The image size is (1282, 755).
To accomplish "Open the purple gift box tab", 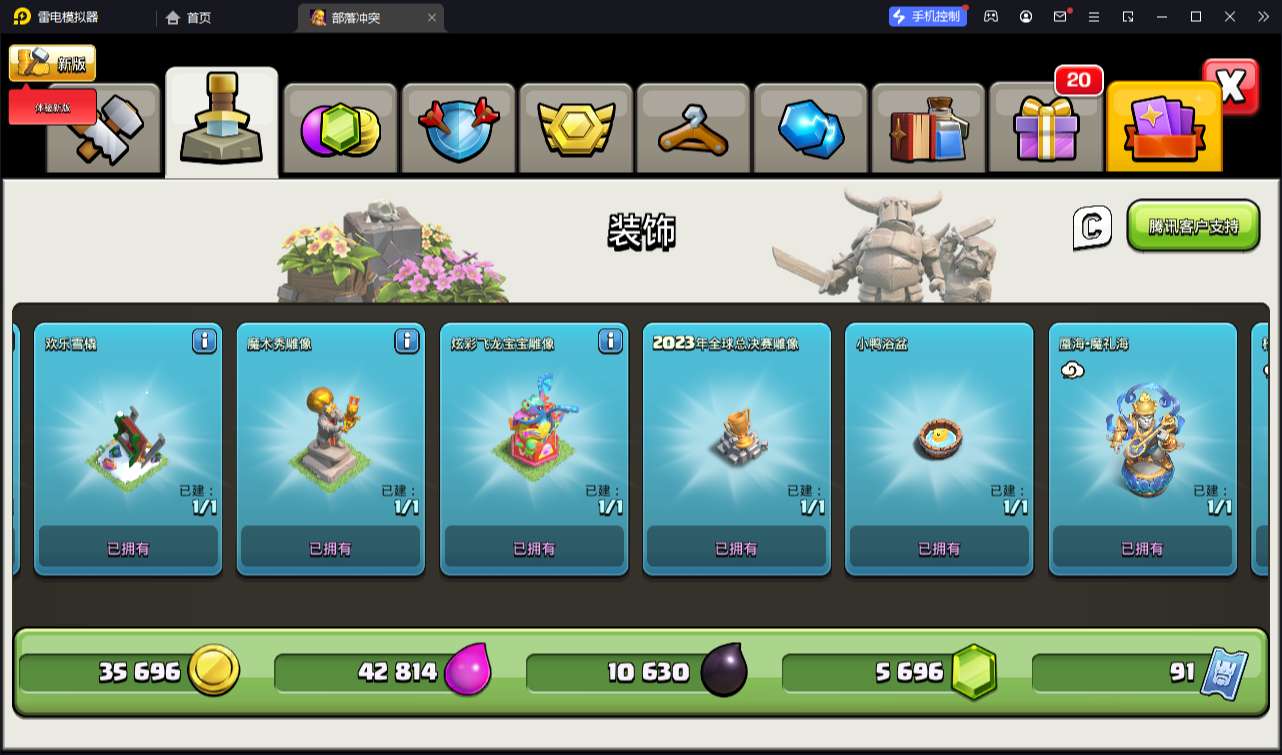I will point(1045,130).
